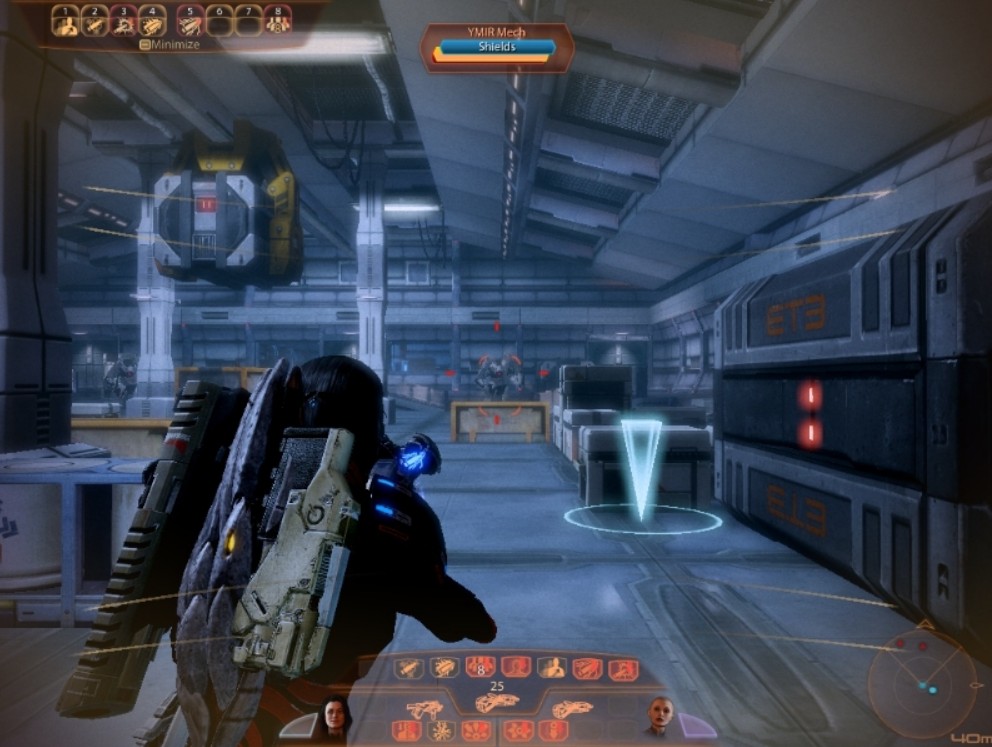Select the bald squadmate portrait
This screenshot has width=992, height=747.
(661, 715)
